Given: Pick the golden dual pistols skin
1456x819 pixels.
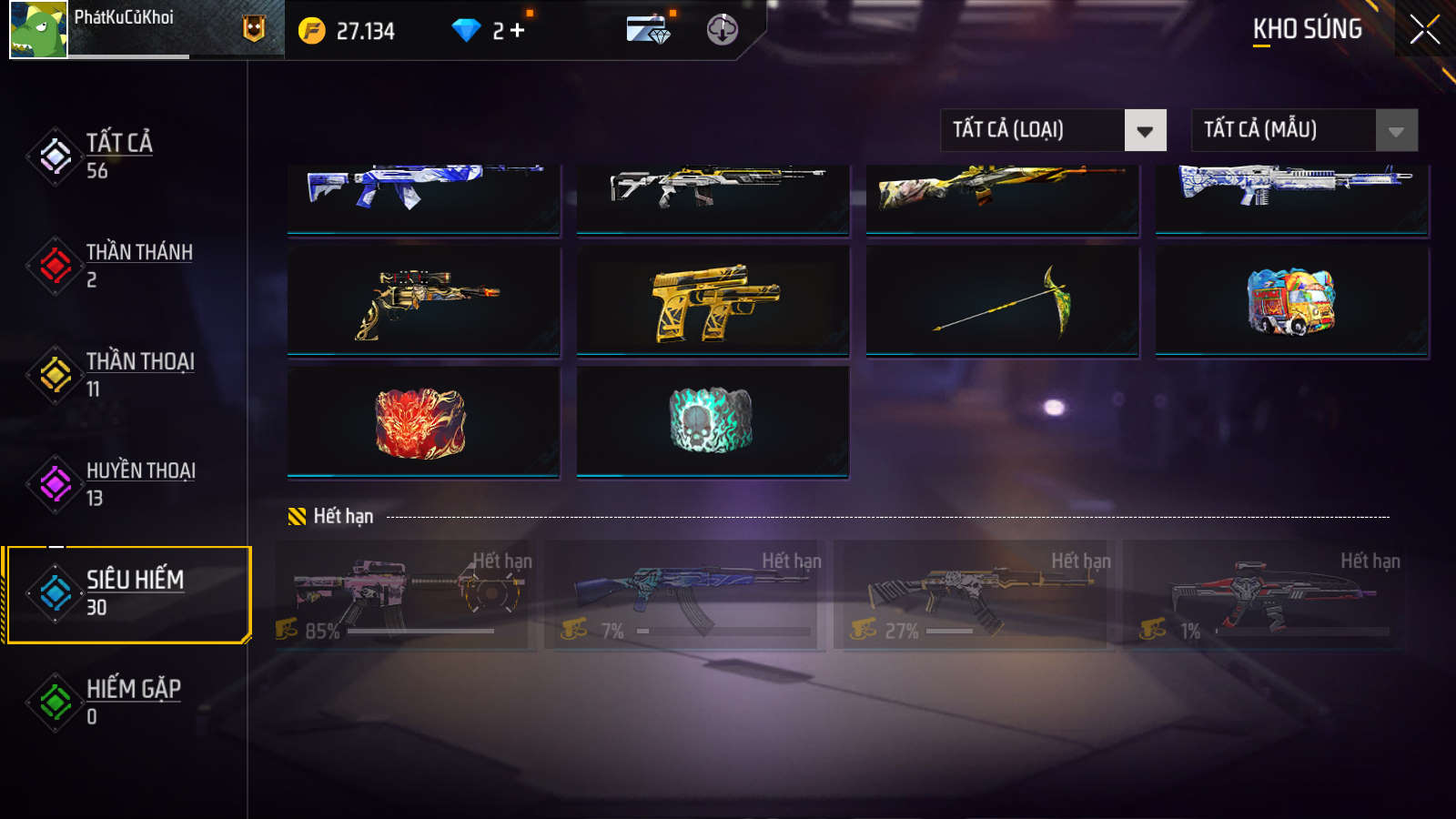Looking at the screenshot, I should click(713, 301).
